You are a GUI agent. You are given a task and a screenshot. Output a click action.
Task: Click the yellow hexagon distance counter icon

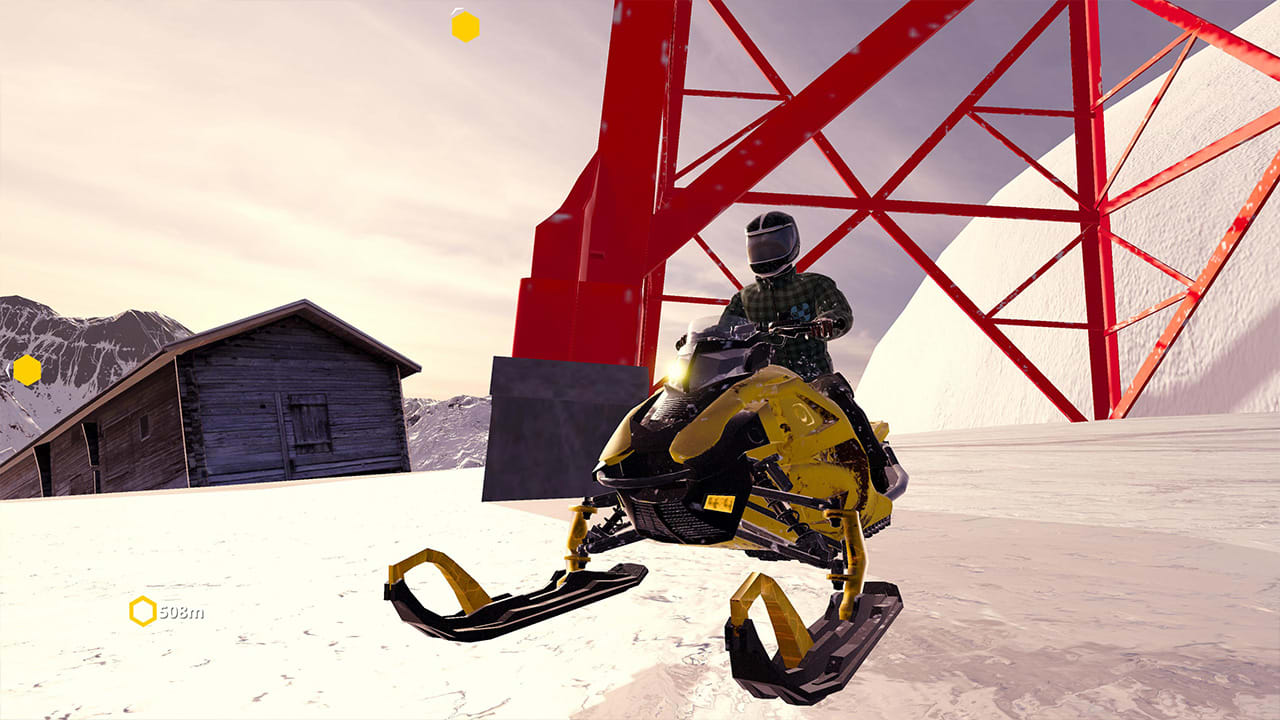[143, 609]
